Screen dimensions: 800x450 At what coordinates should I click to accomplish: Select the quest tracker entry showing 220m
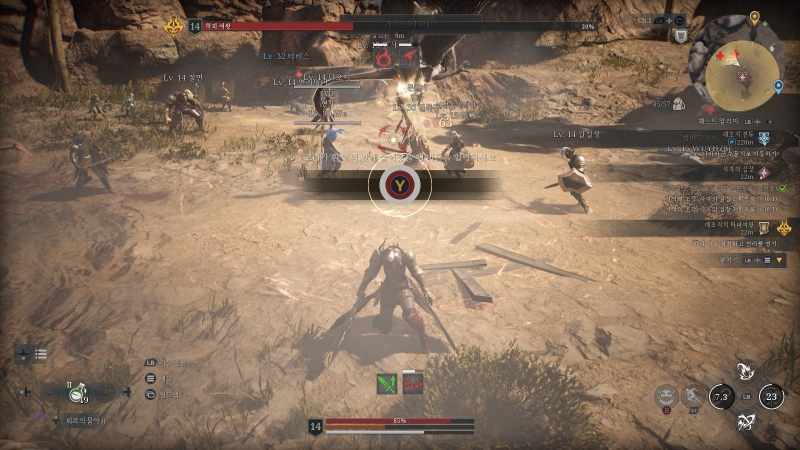coord(764,138)
